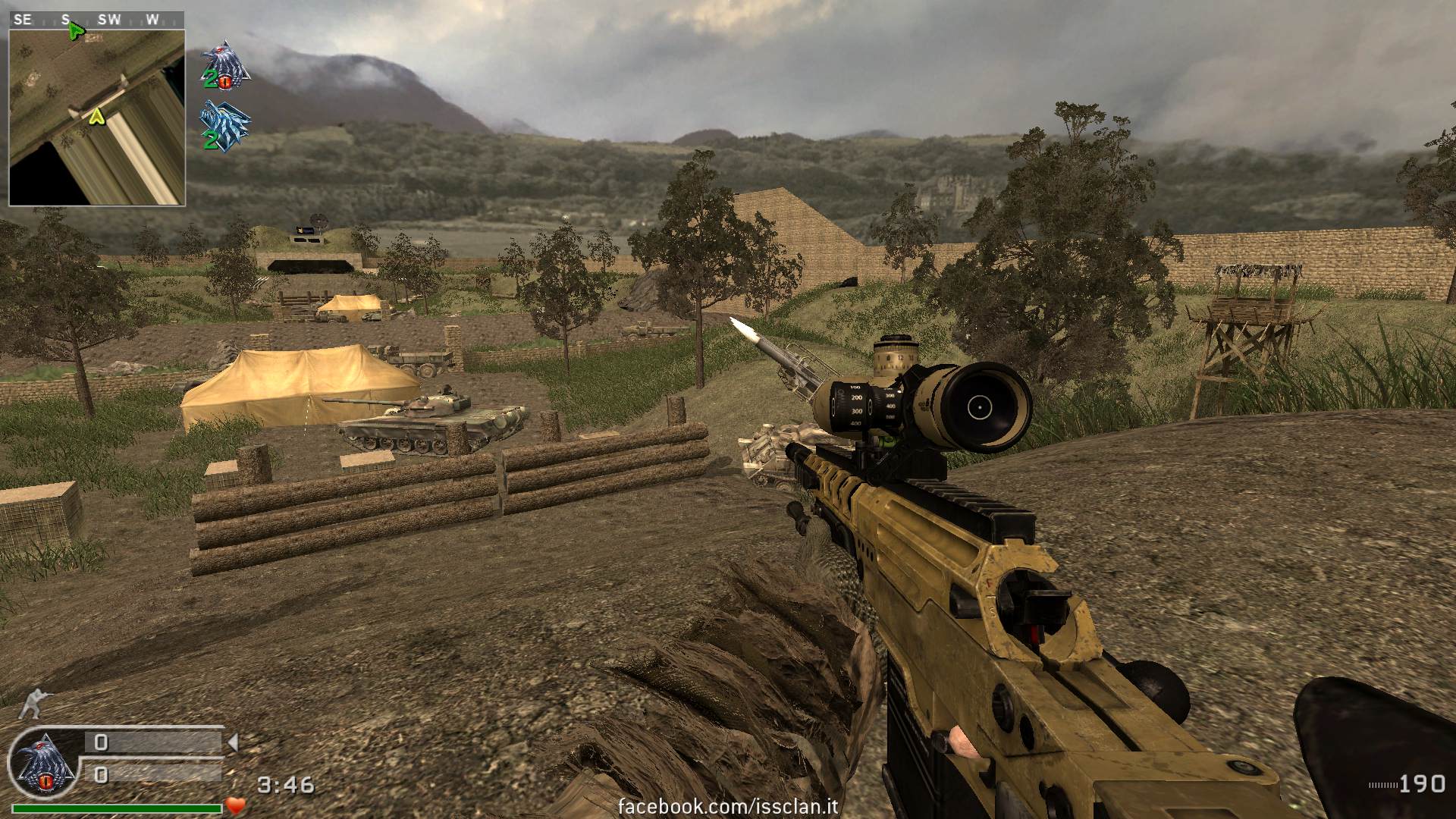Viewport: 1456px width, 819px height.
Task: Click the compass heading strip
Action: [96, 20]
